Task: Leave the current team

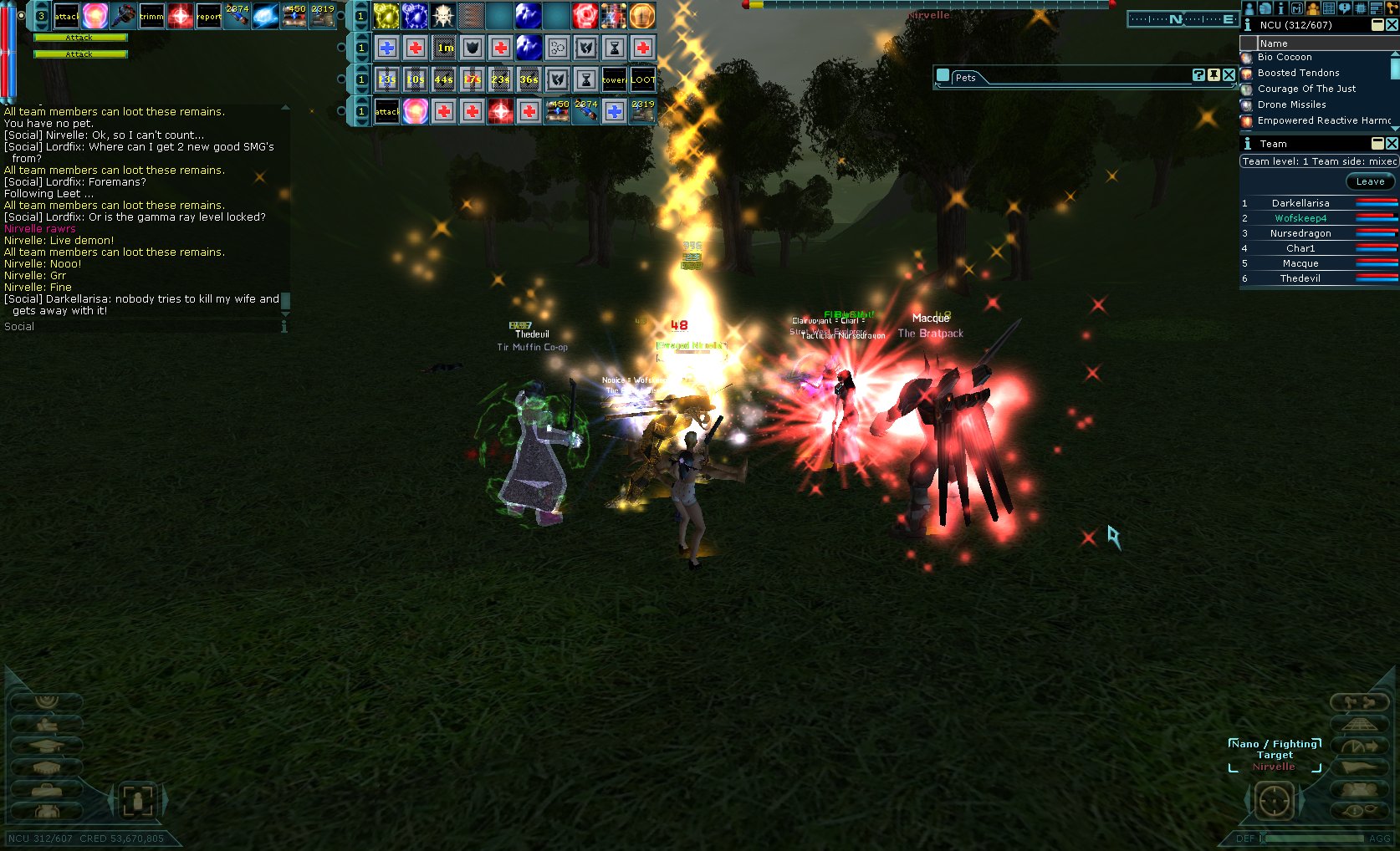Action: pyautogui.click(x=1369, y=181)
